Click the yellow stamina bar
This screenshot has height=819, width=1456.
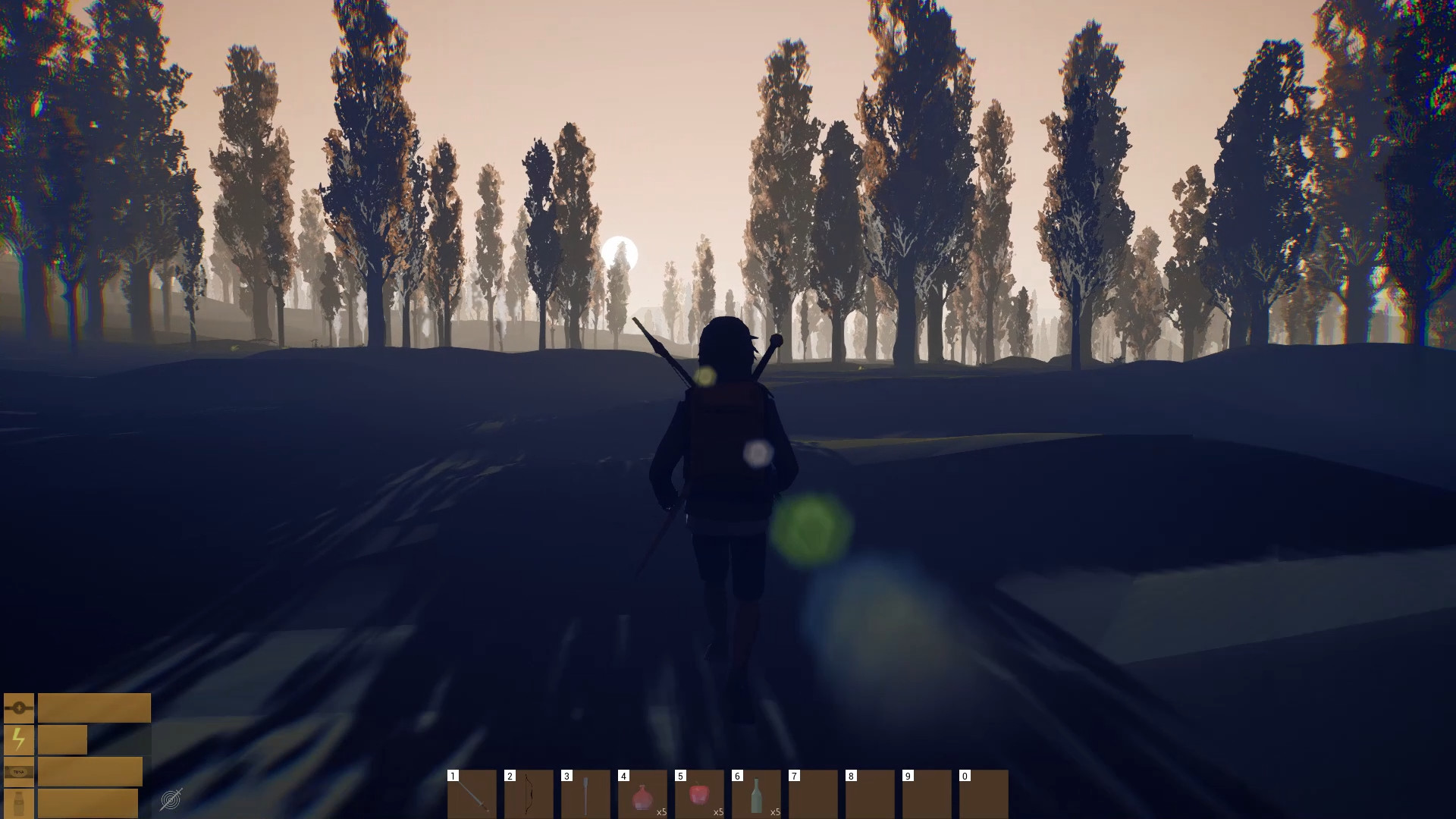tap(62, 739)
